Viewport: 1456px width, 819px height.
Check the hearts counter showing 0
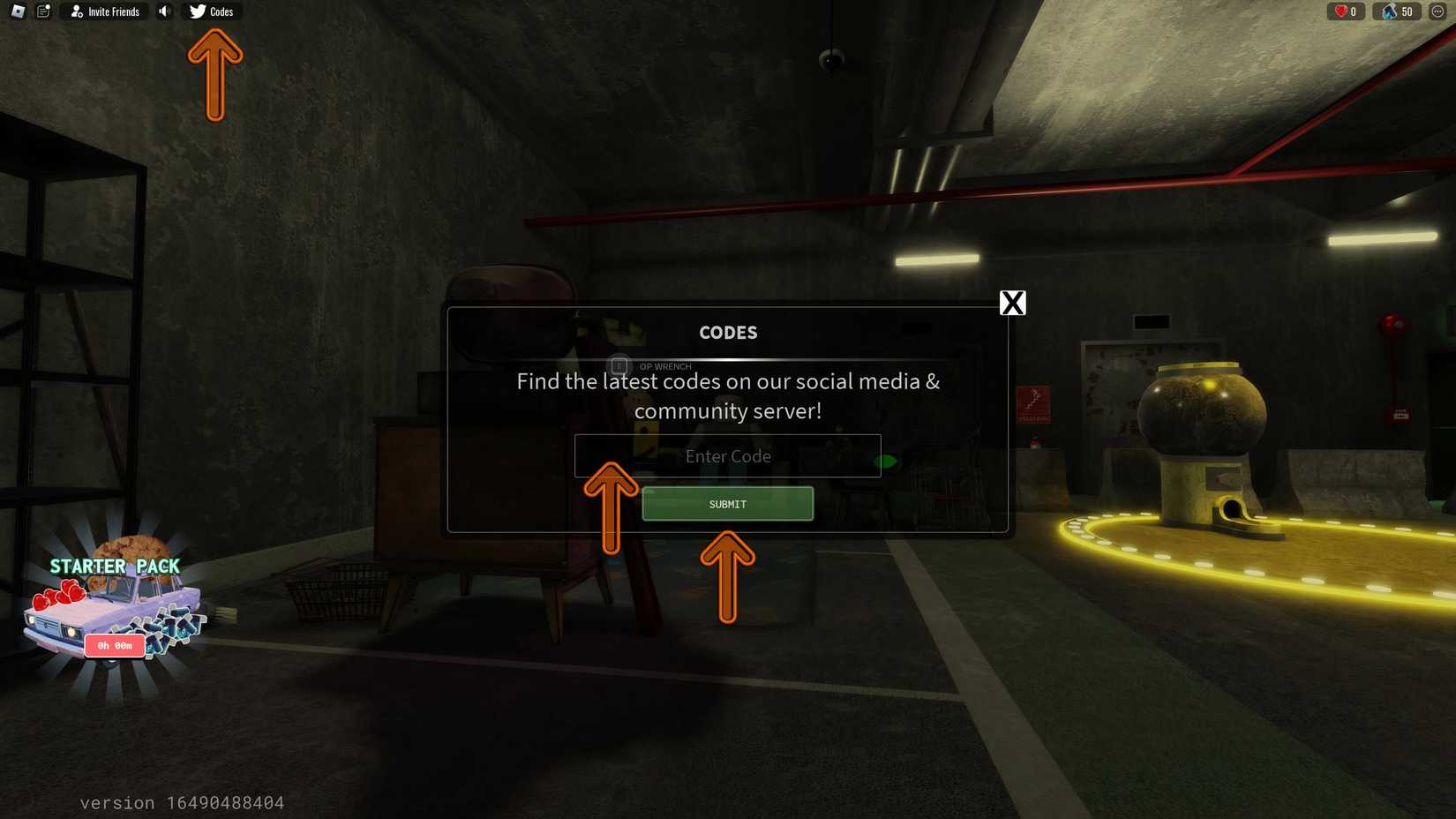point(1345,11)
